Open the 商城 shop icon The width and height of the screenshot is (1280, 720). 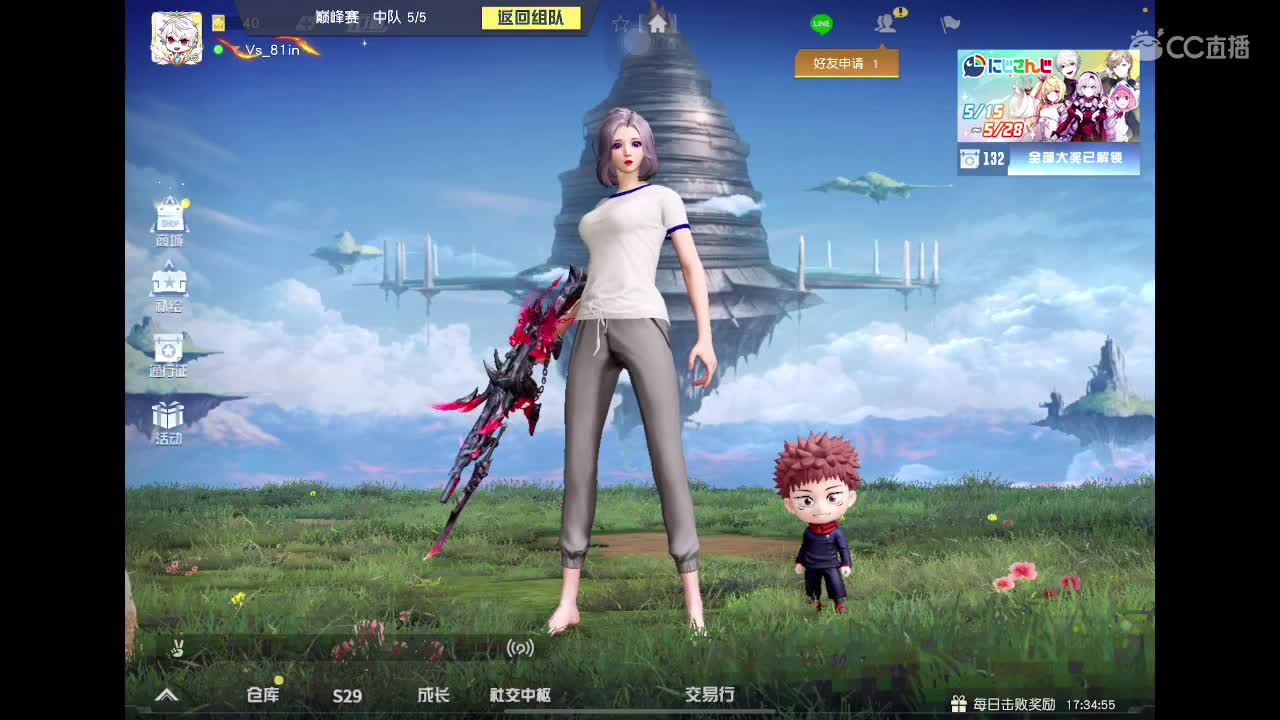170,215
